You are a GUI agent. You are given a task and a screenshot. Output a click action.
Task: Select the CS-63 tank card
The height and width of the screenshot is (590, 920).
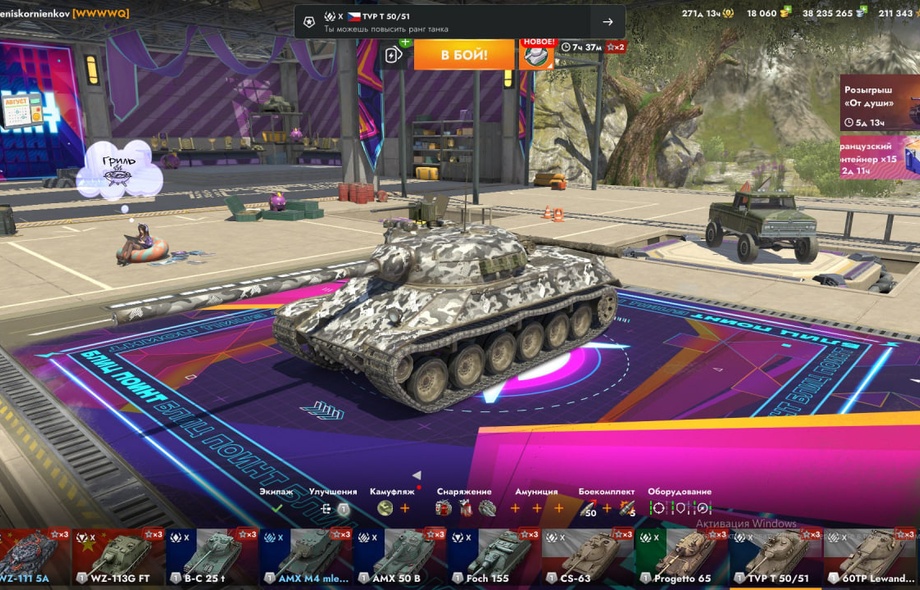(587, 557)
